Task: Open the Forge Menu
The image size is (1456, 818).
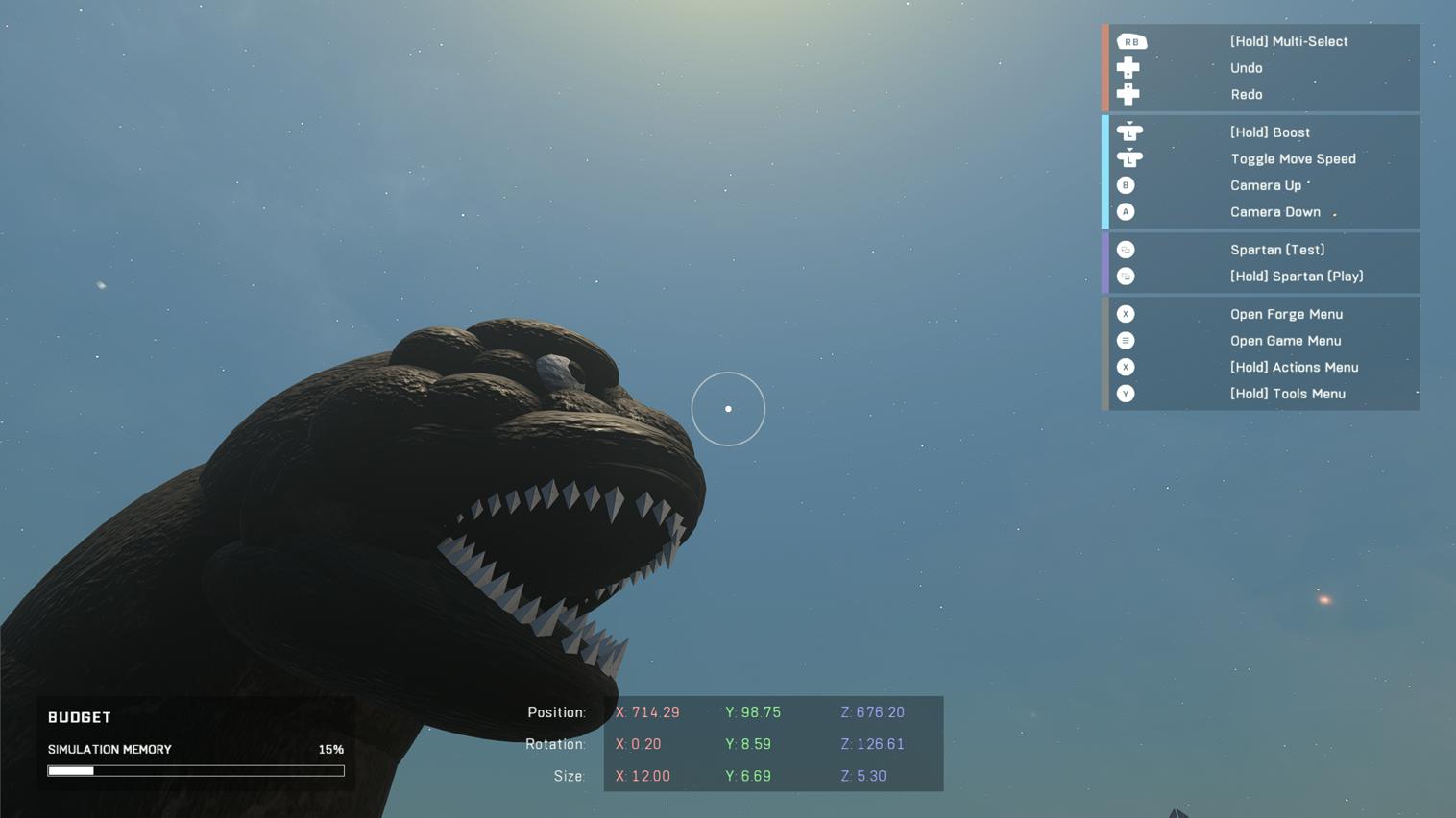Action: click(1286, 314)
